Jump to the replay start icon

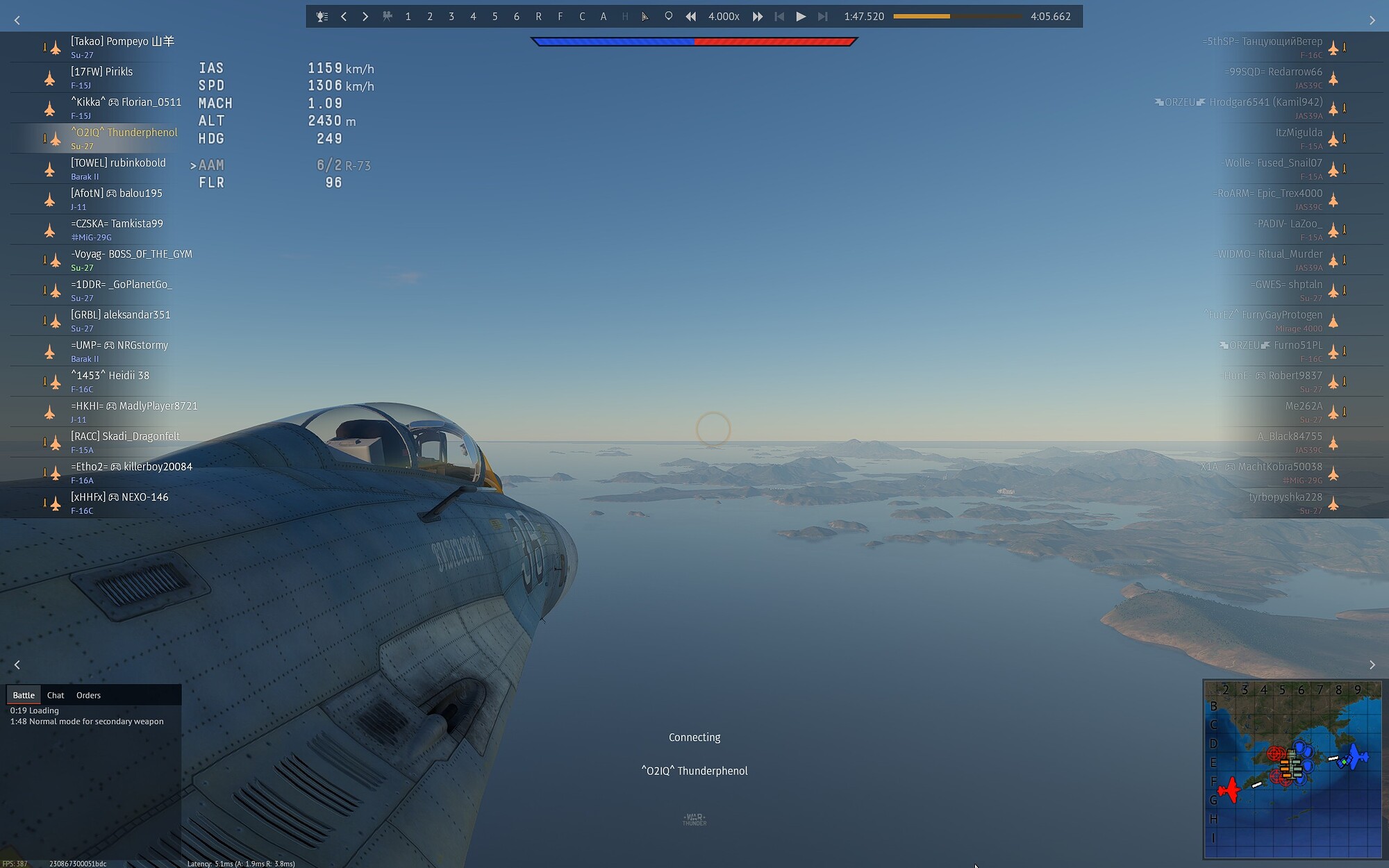click(x=779, y=16)
